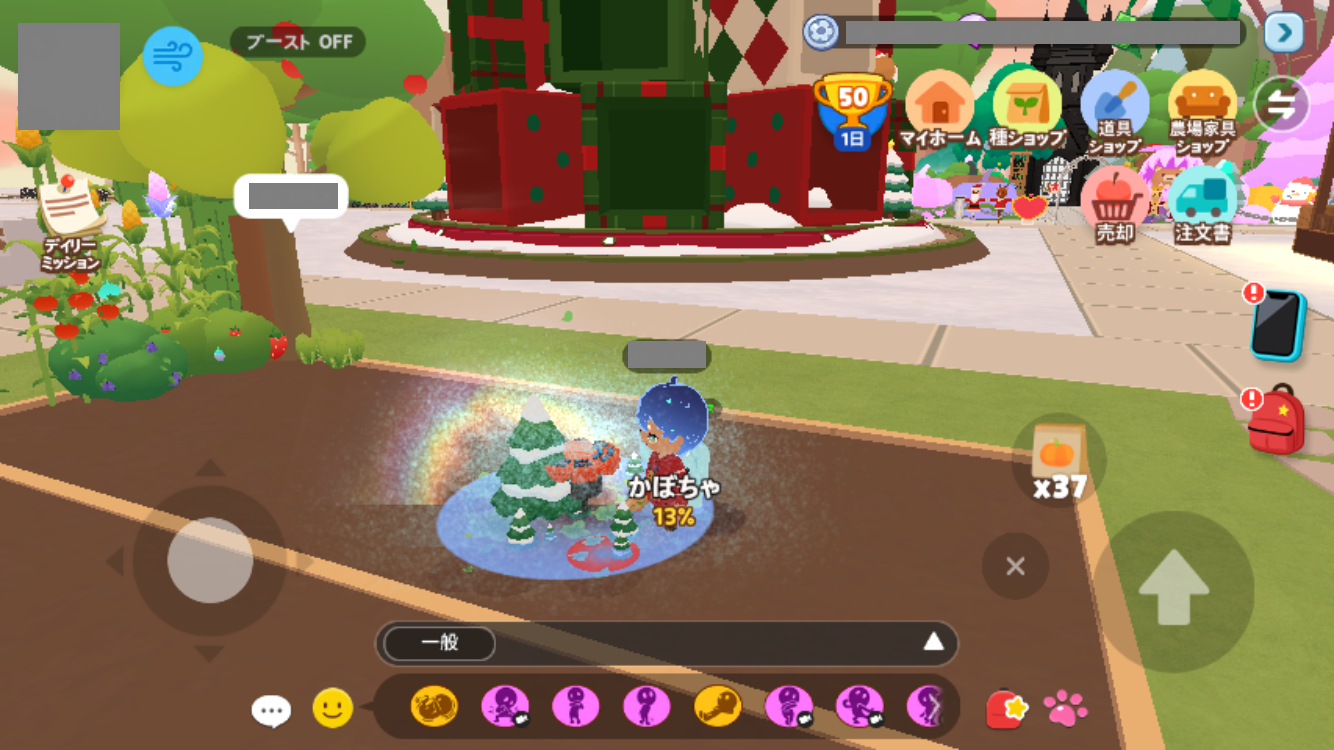Viewport: 1334px width, 750px height.
Task: Cancel with the round X button
Action: point(1015,567)
